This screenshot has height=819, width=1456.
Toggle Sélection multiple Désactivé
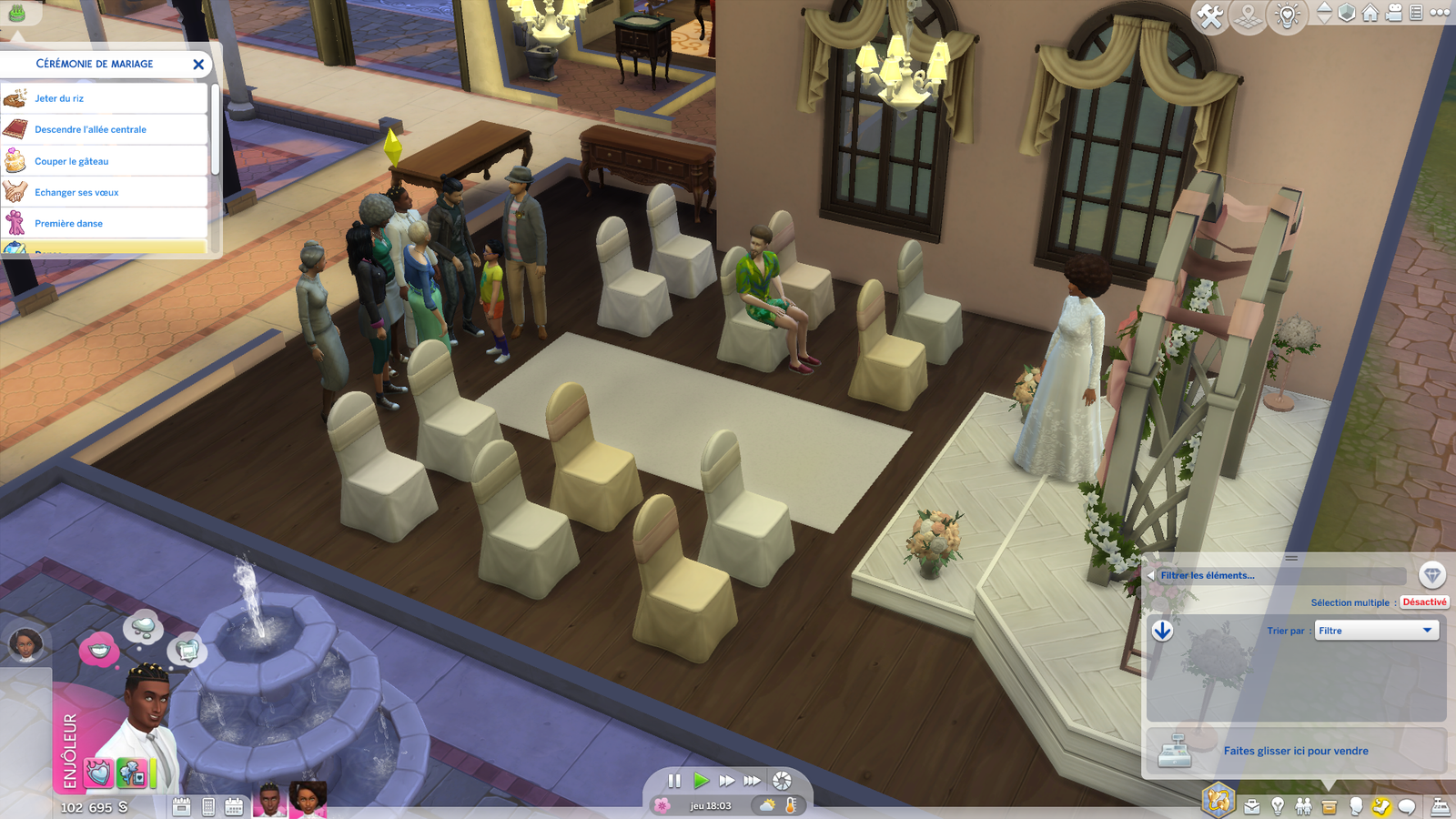coord(1423,602)
